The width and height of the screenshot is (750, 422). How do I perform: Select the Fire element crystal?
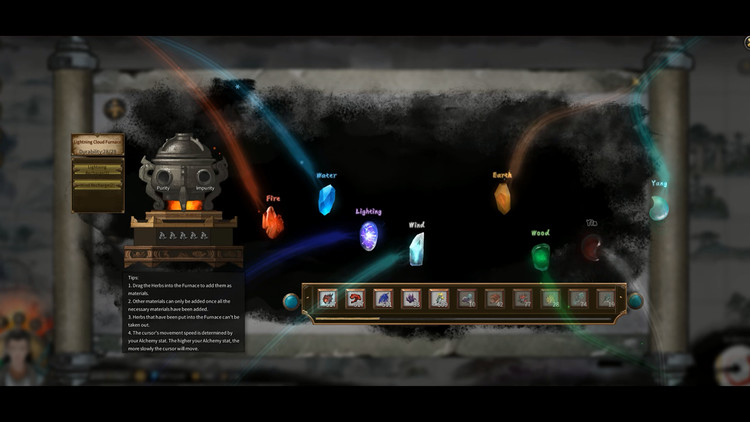click(272, 221)
